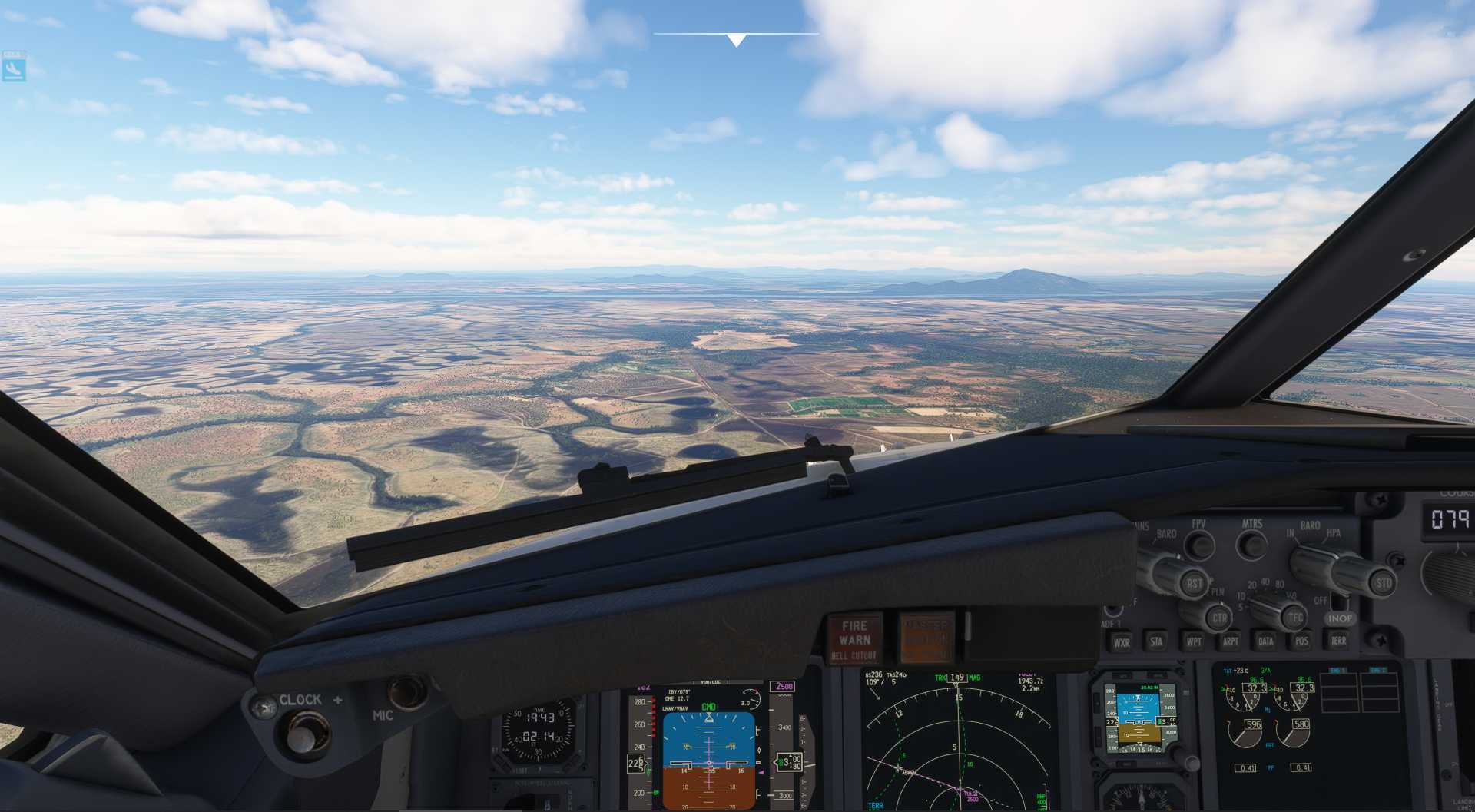Image resolution: width=1475 pixels, height=812 pixels.
Task: Activate the POS map button
Action: point(1301,641)
